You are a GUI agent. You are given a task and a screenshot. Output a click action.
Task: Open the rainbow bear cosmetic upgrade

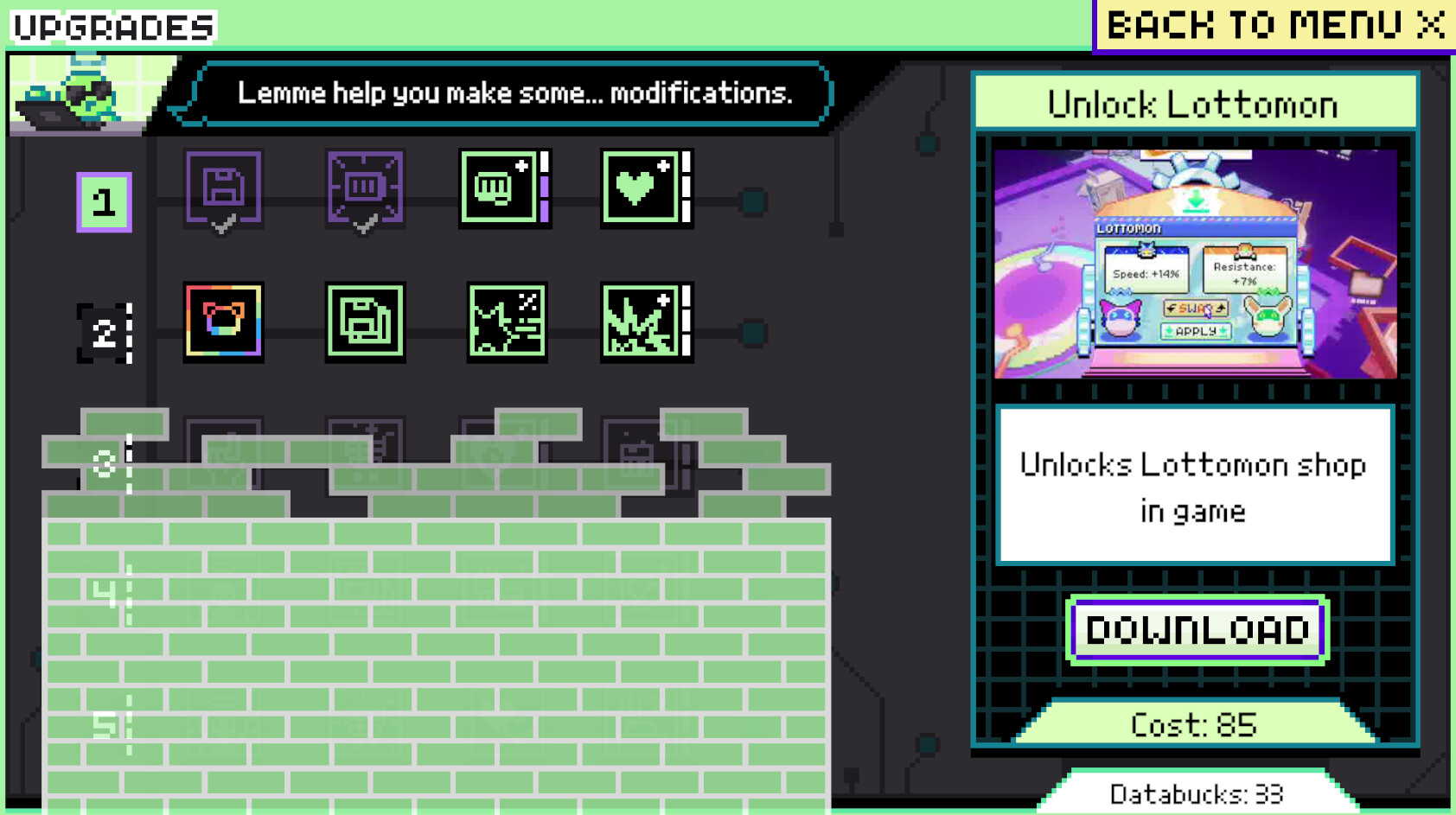[x=223, y=322]
